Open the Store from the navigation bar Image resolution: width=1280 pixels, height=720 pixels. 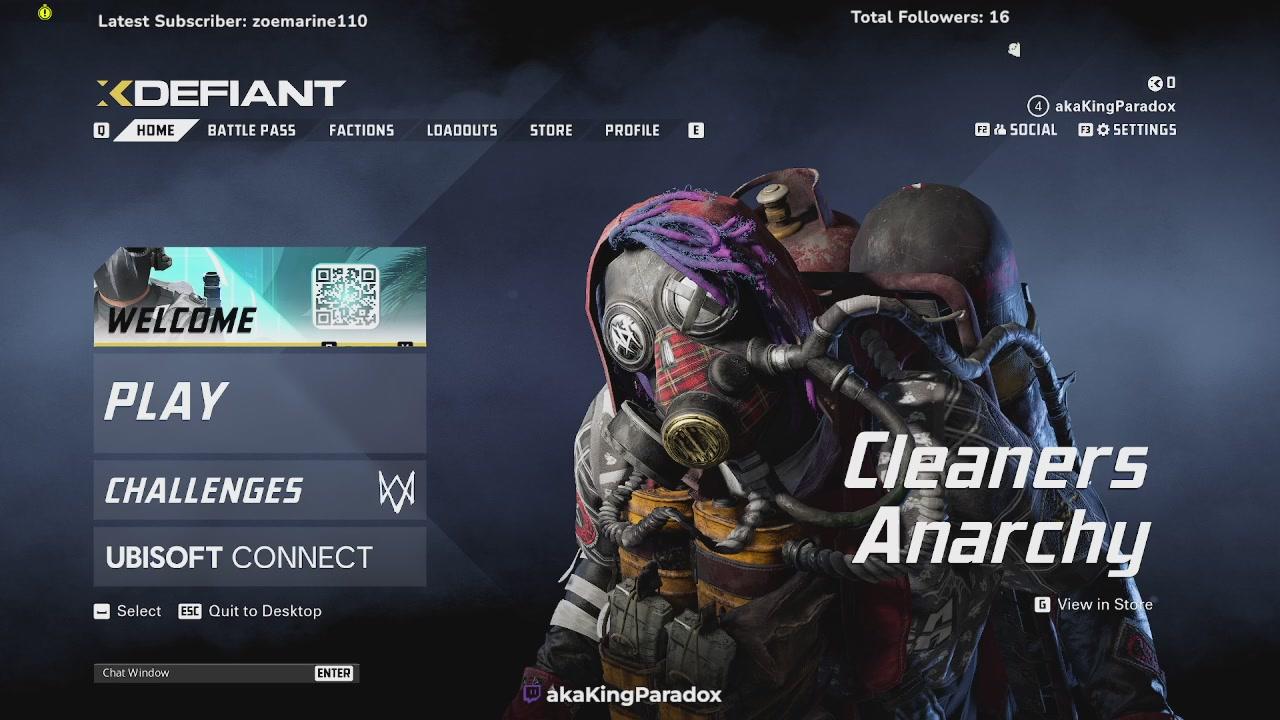pos(550,129)
